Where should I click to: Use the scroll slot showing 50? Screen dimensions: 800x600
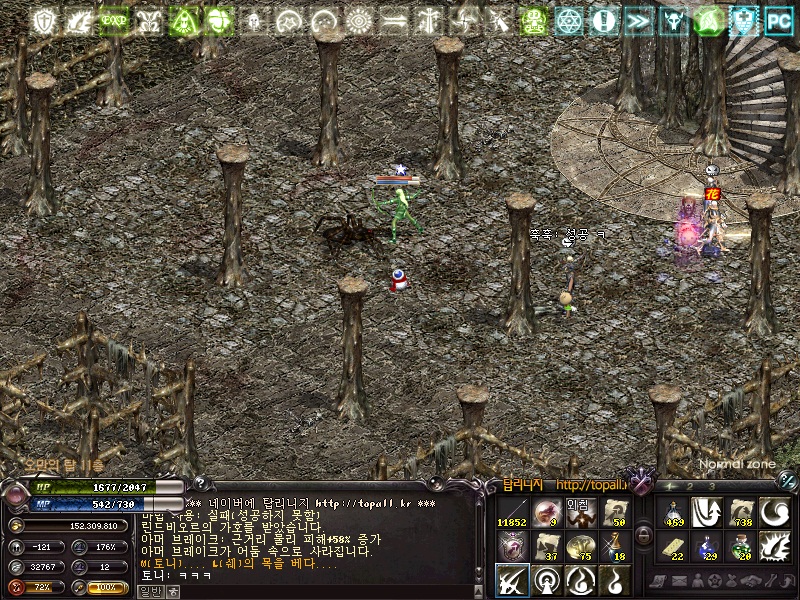(x=614, y=514)
